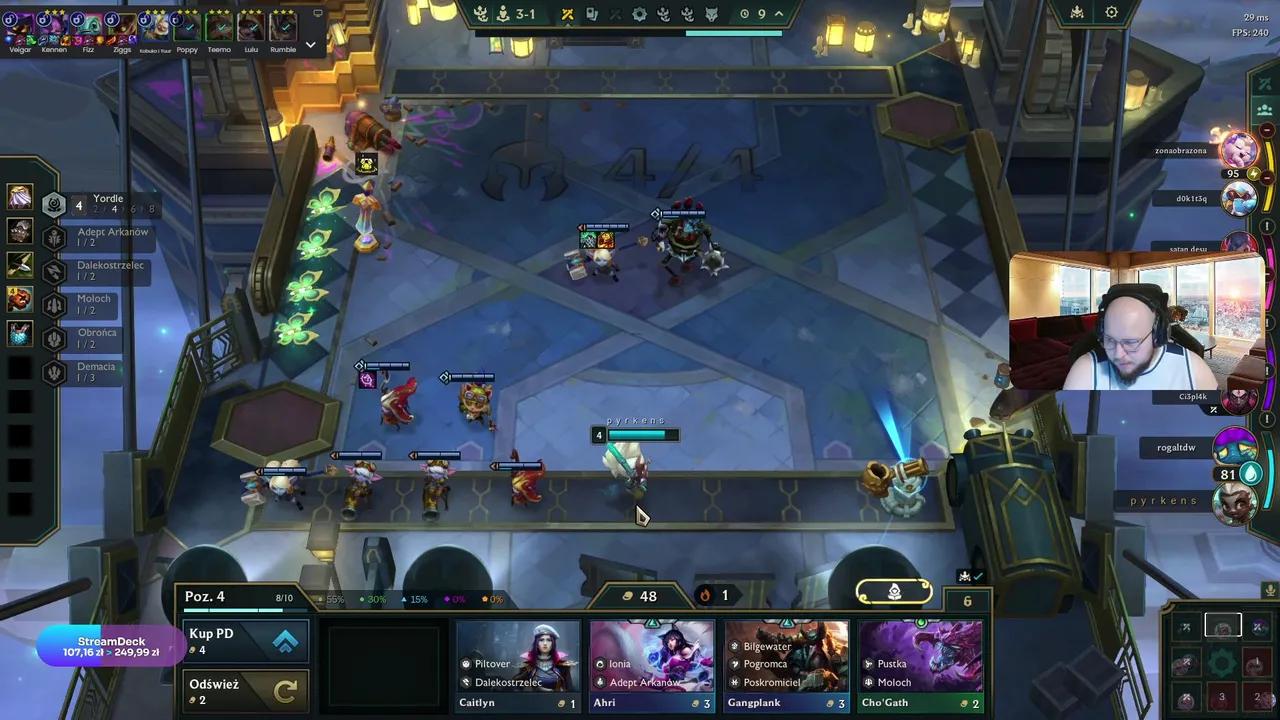Open the team planner card icon up top
This screenshot has width=1280, height=720.
point(592,13)
